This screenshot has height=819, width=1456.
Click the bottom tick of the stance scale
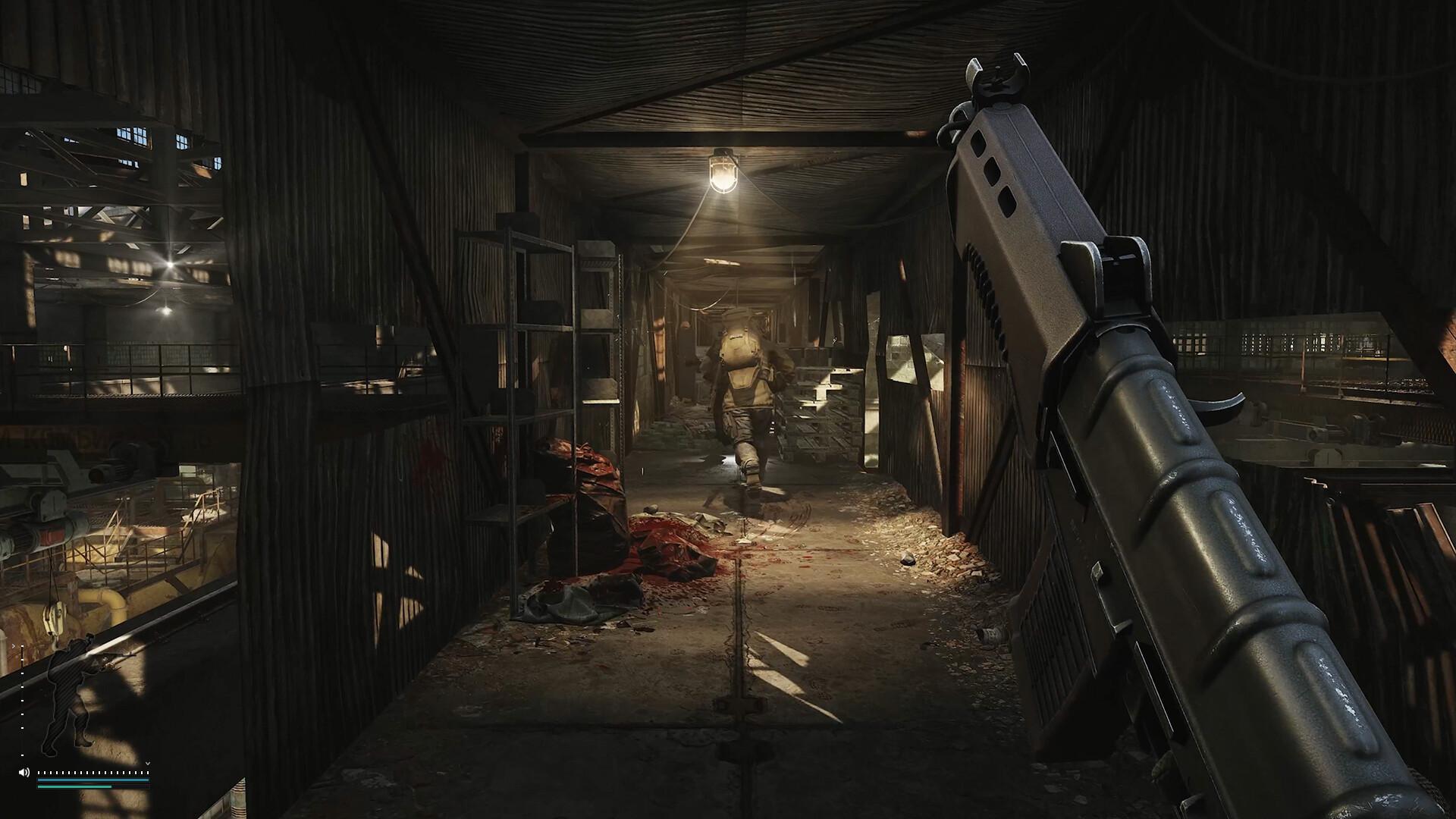21,755
